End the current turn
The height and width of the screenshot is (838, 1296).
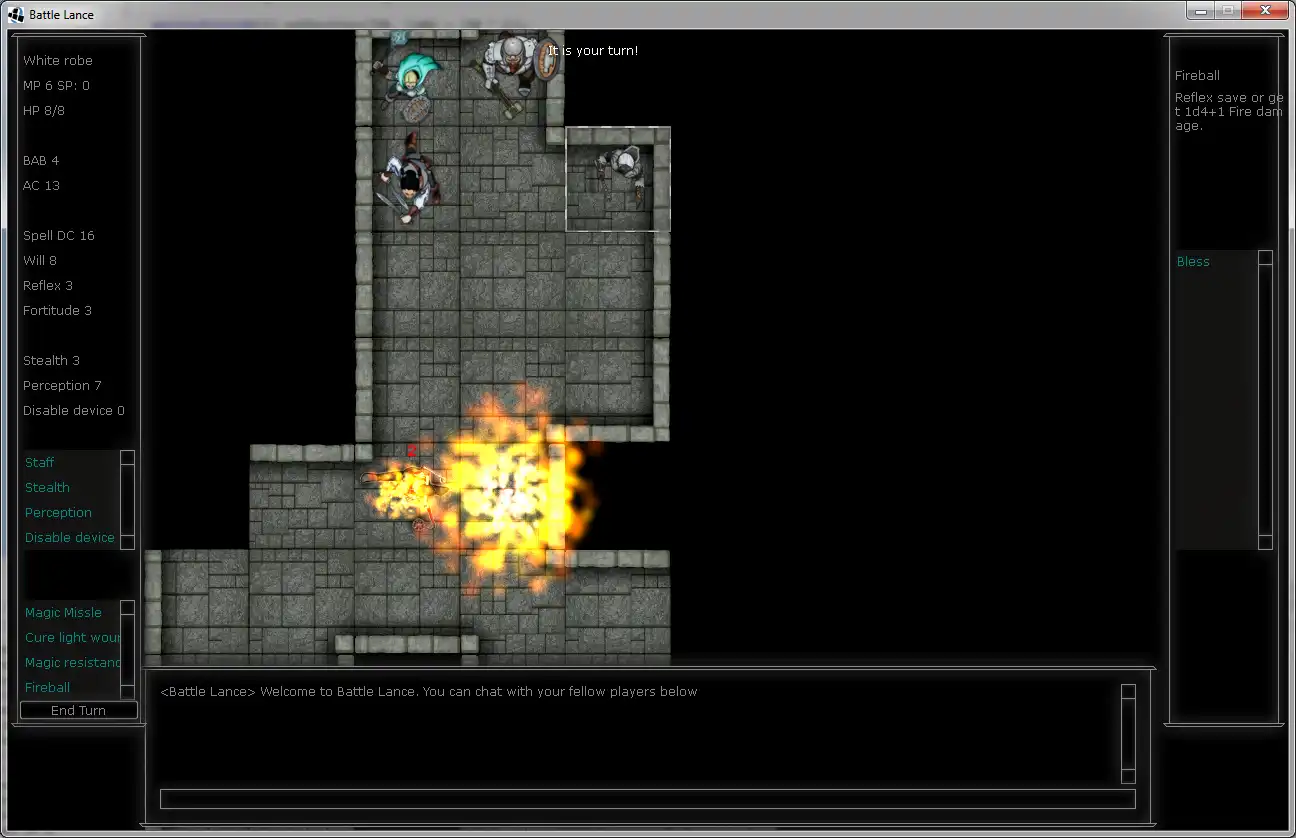tap(78, 710)
